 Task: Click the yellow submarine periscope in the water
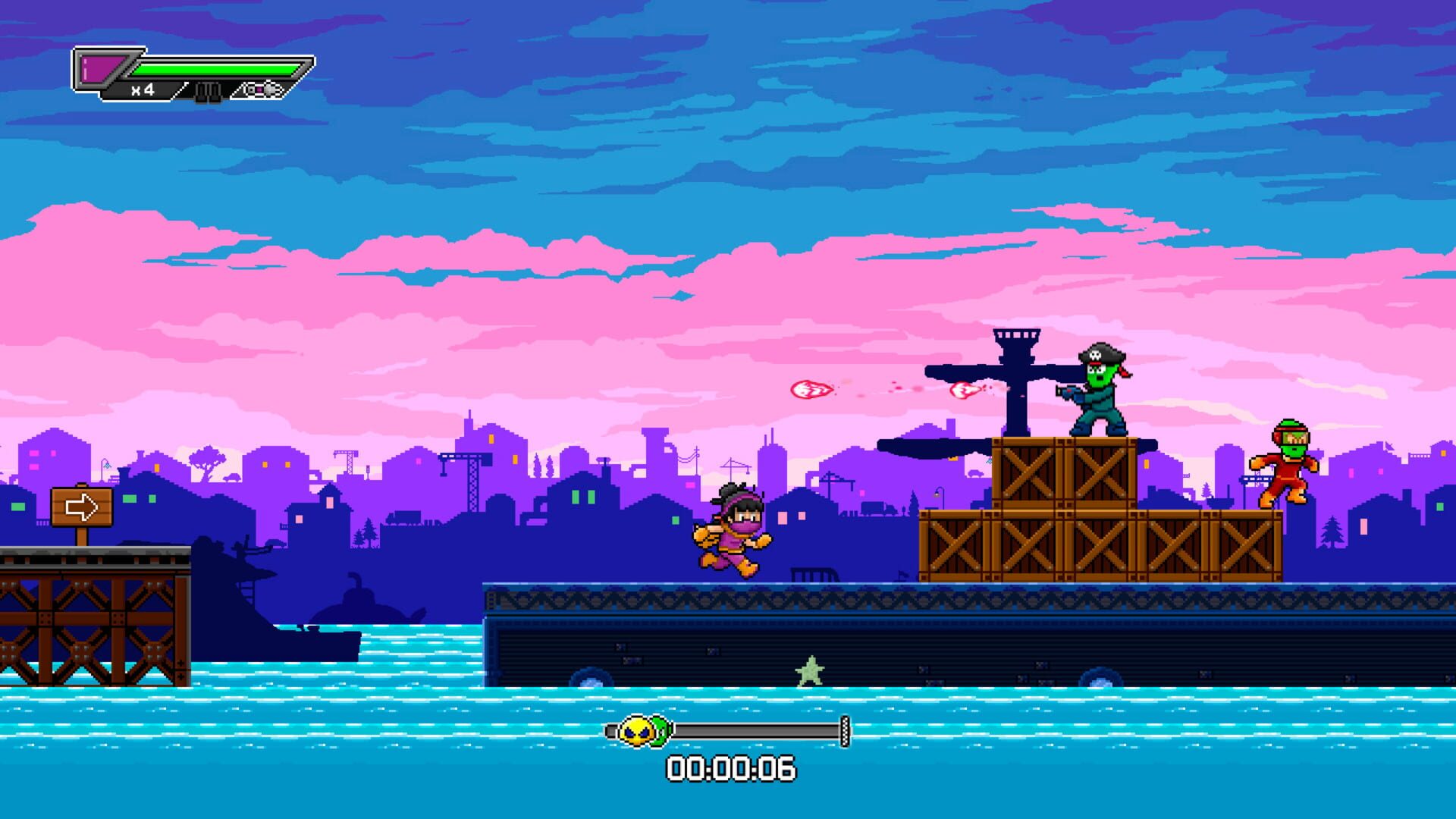356,580
